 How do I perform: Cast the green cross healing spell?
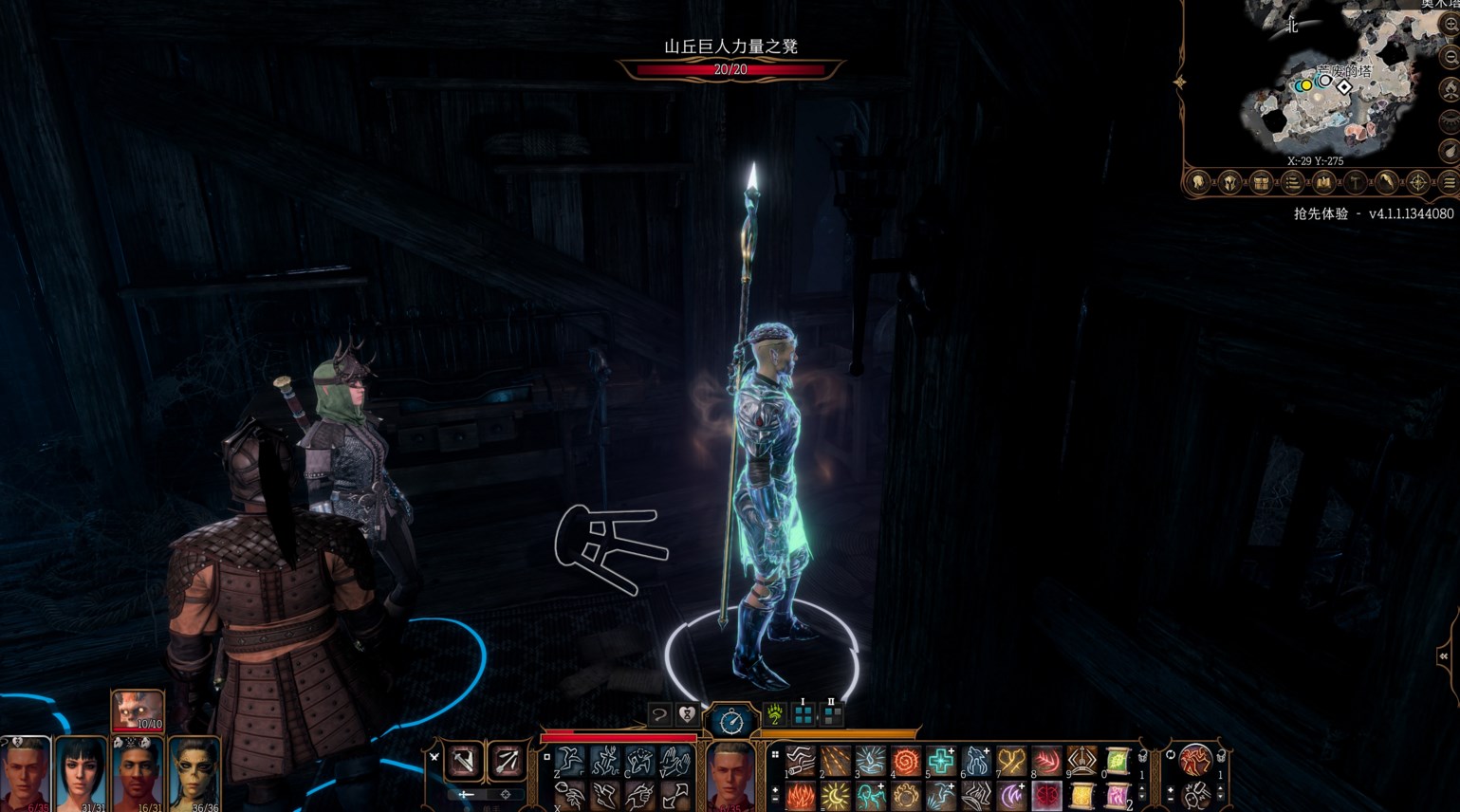(x=940, y=761)
